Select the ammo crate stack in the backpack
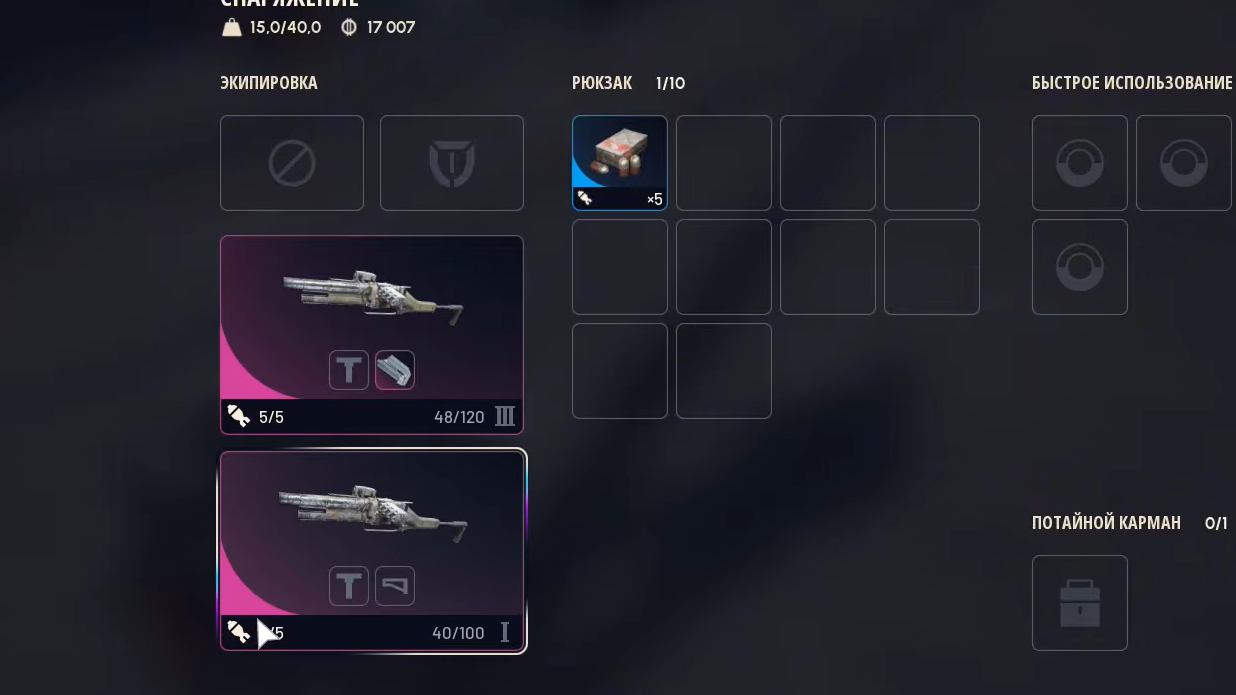The height and width of the screenshot is (695, 1236). tap(619, 162)
